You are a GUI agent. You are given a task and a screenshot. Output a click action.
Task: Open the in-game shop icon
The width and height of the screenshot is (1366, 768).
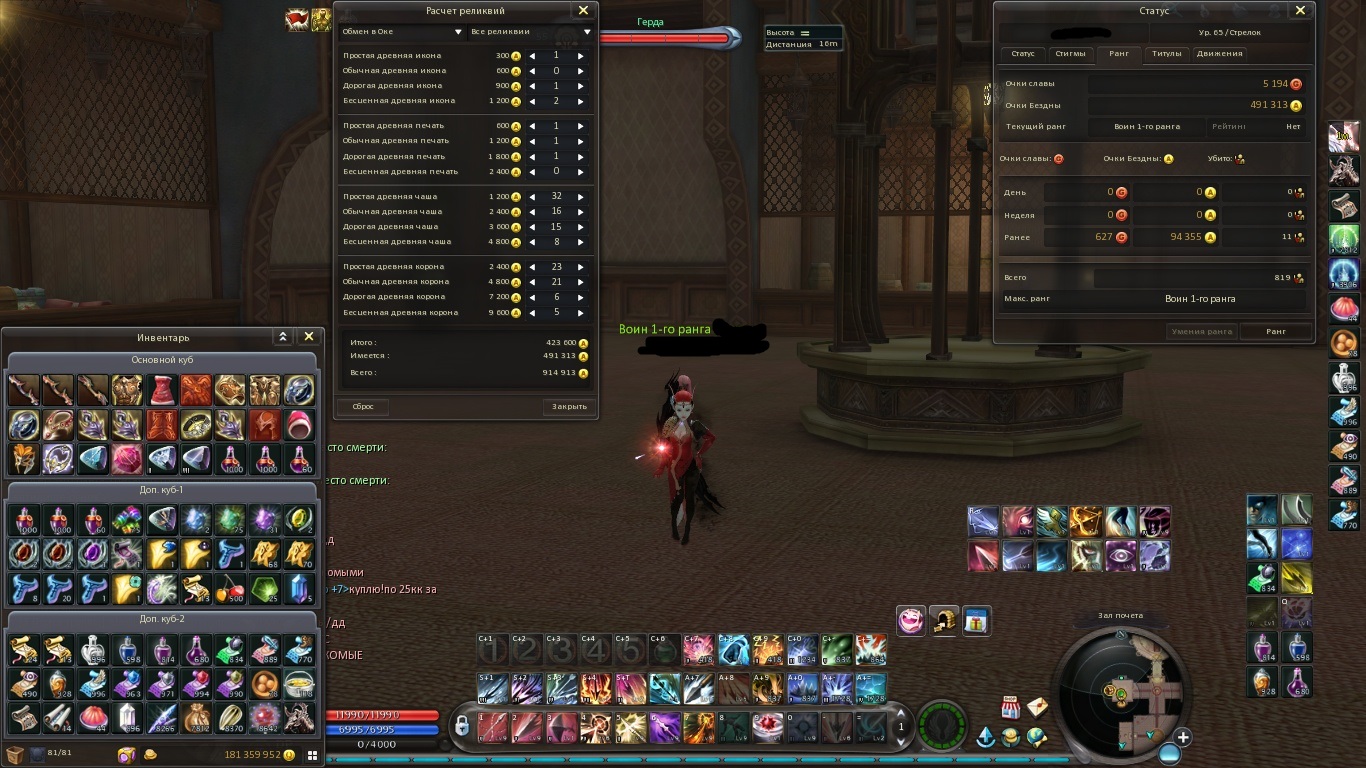(x=1010, y=708)
